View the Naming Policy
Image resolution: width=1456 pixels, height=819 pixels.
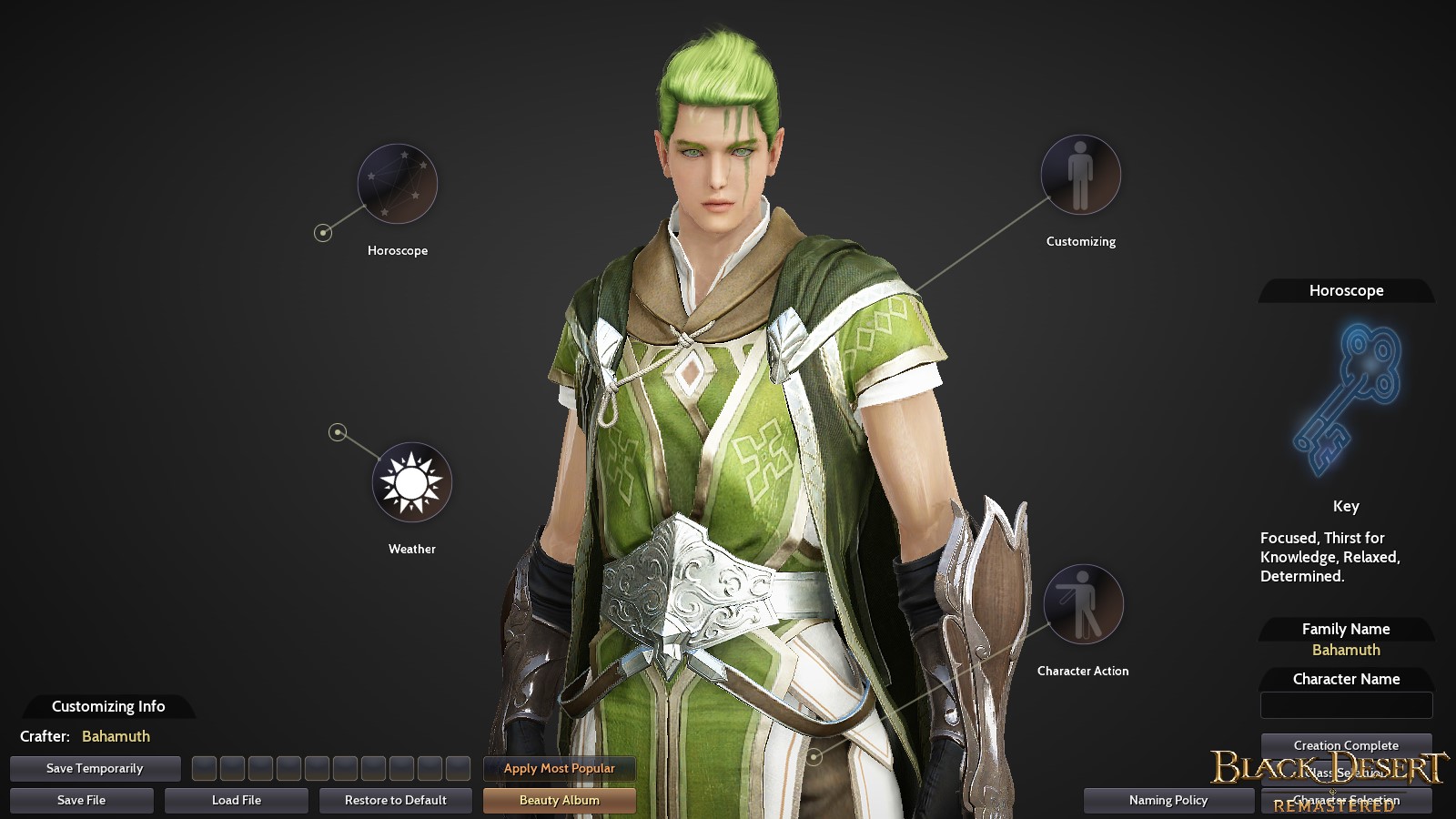click(1168, 801)
